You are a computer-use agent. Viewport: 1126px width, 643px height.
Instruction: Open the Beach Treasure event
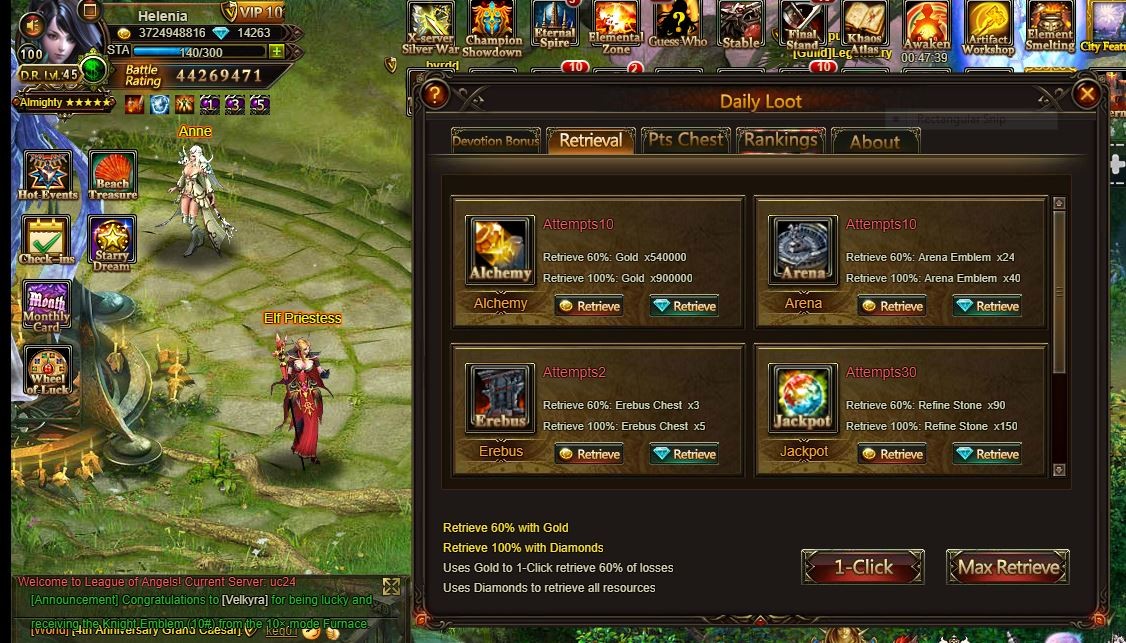point(112,175)
